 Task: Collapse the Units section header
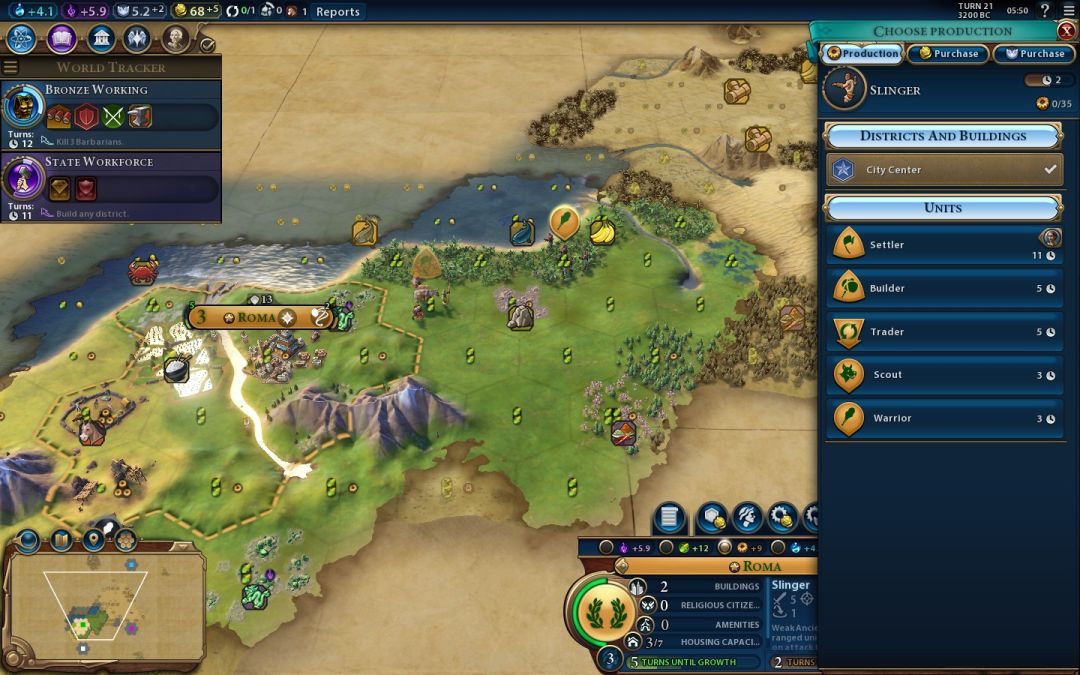(x=942, y=208)
